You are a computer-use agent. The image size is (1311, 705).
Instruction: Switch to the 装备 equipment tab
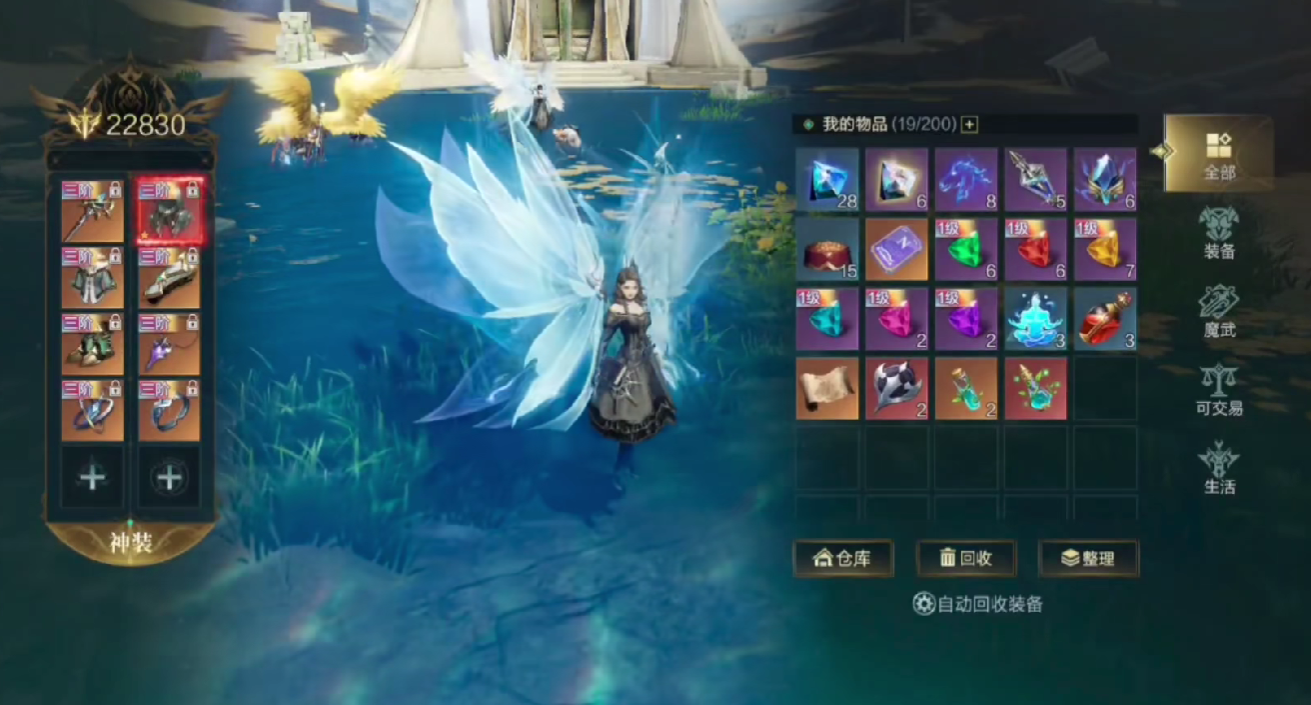point(1218,232)
